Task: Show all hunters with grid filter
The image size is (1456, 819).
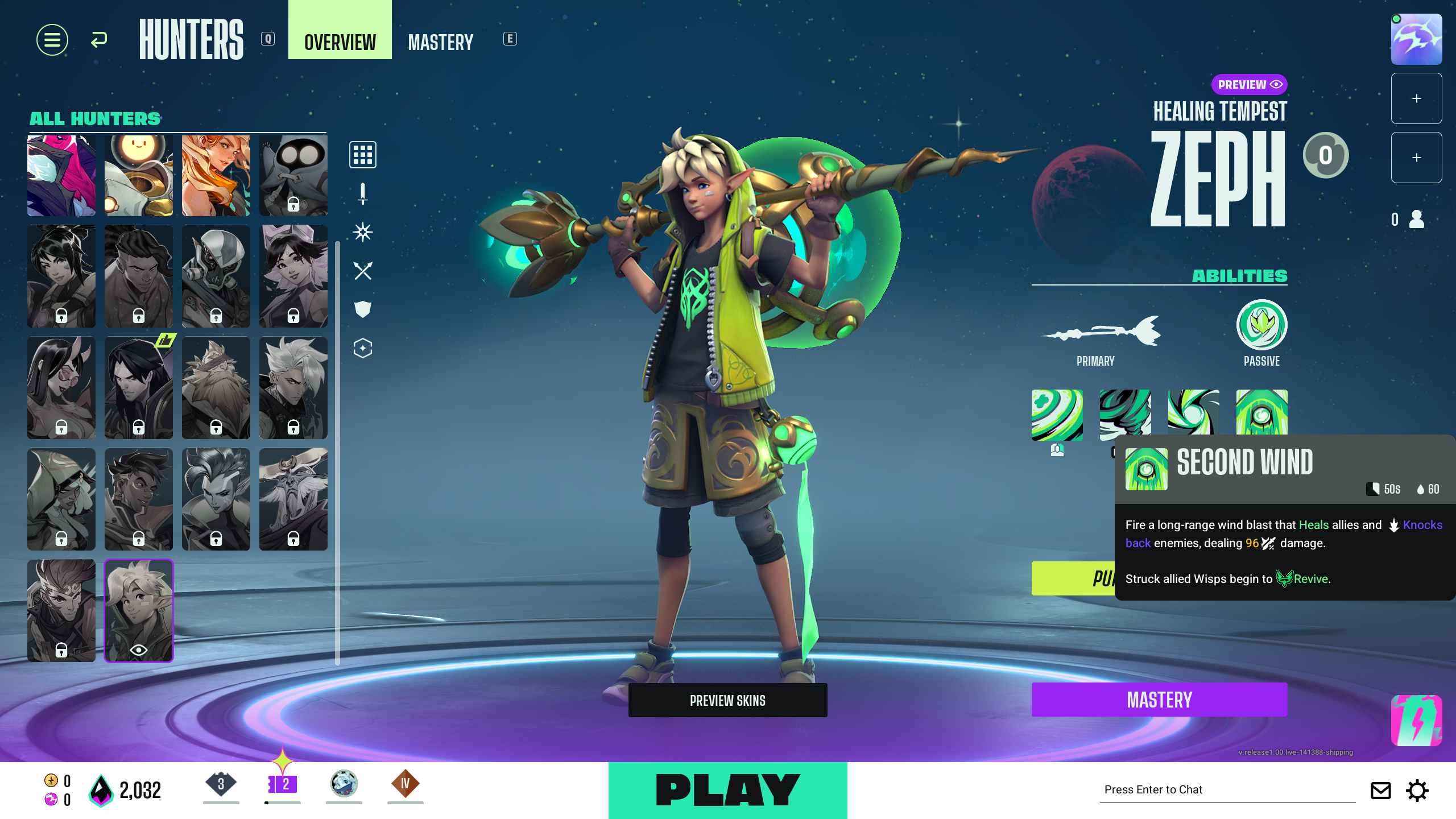Action: click(x=362, y=155)
